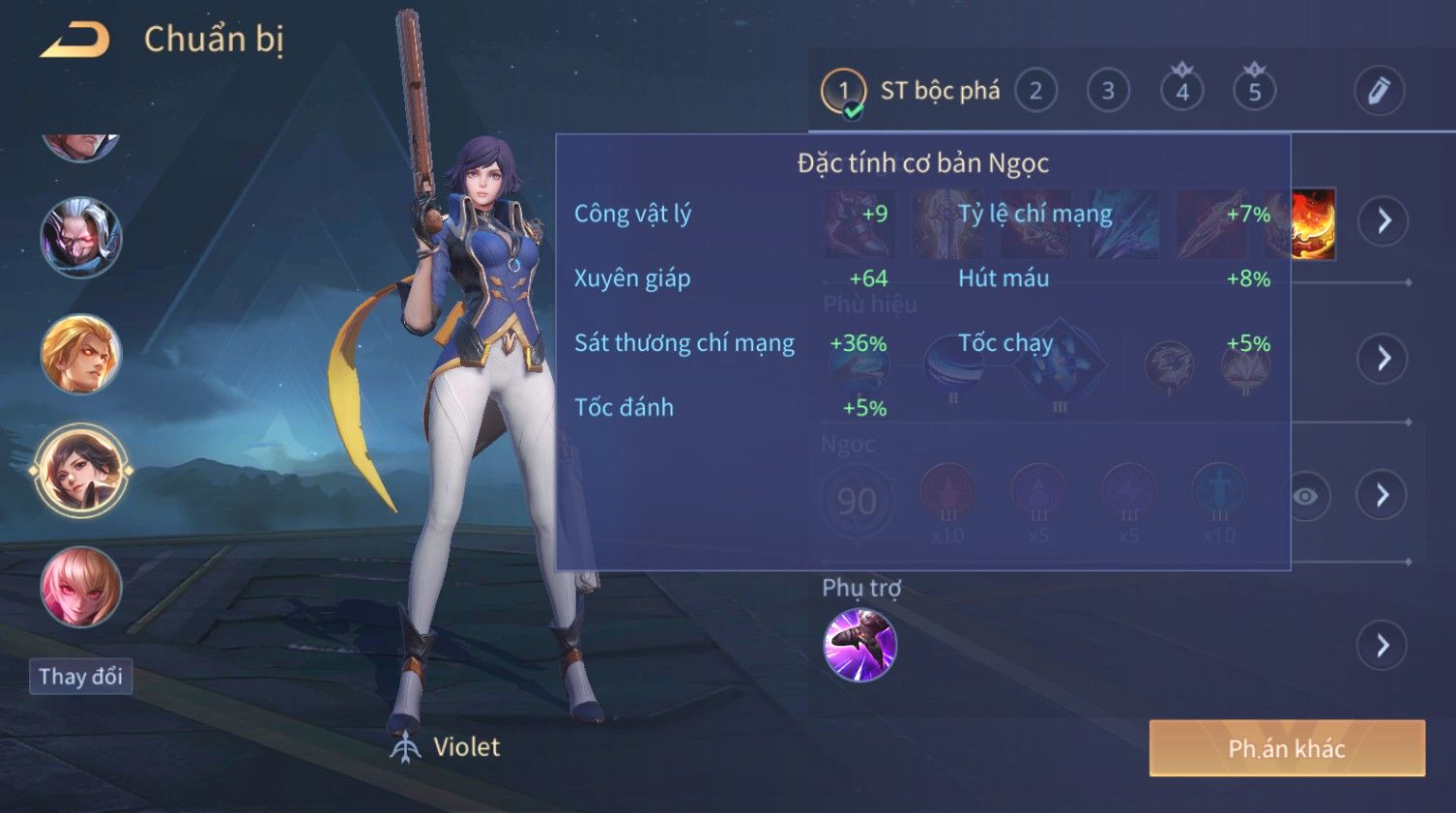Choose loadout preset 4
1456x813 pixels.
click(1181, 92)
